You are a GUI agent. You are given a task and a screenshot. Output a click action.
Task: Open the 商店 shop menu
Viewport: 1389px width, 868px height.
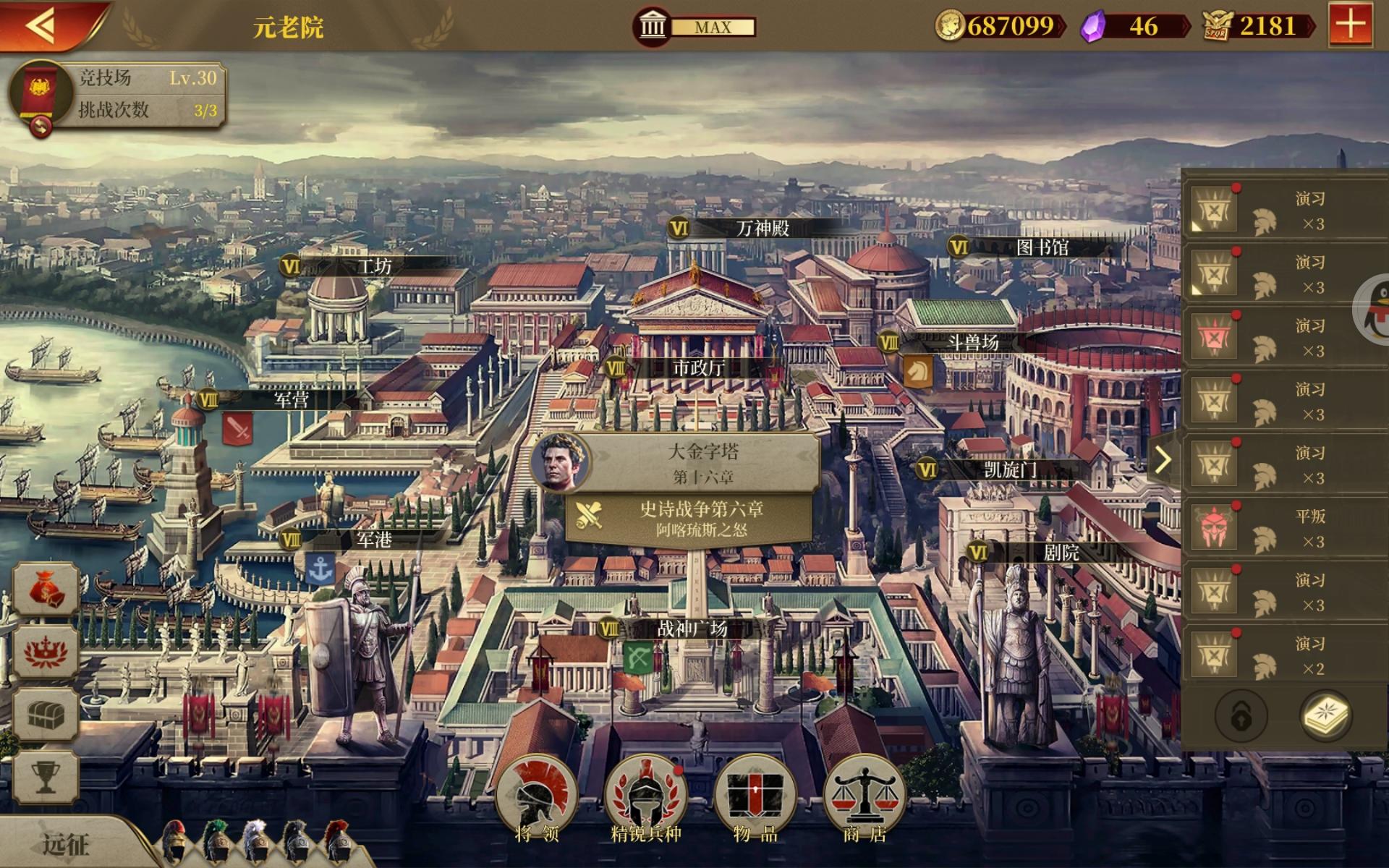865,799
